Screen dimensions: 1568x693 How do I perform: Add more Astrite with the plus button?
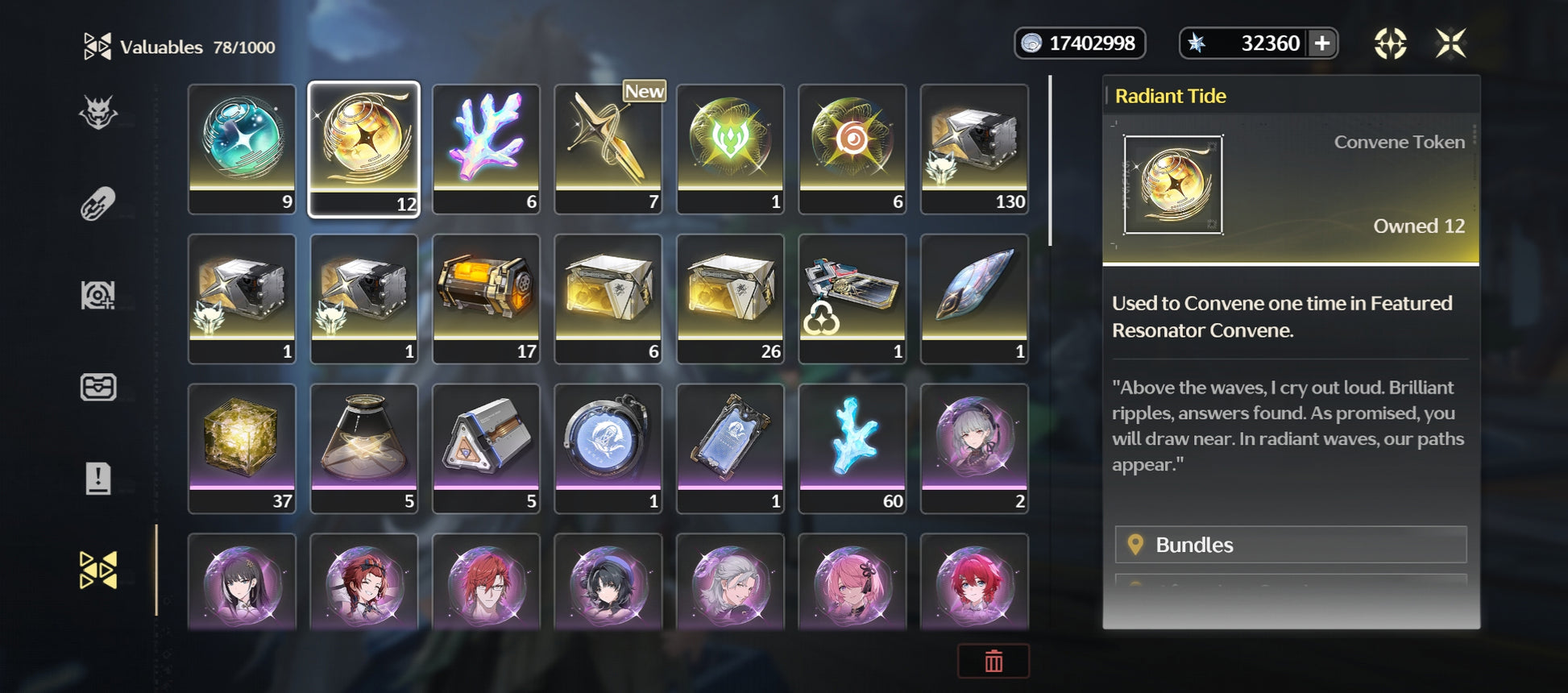point(1322,44)
